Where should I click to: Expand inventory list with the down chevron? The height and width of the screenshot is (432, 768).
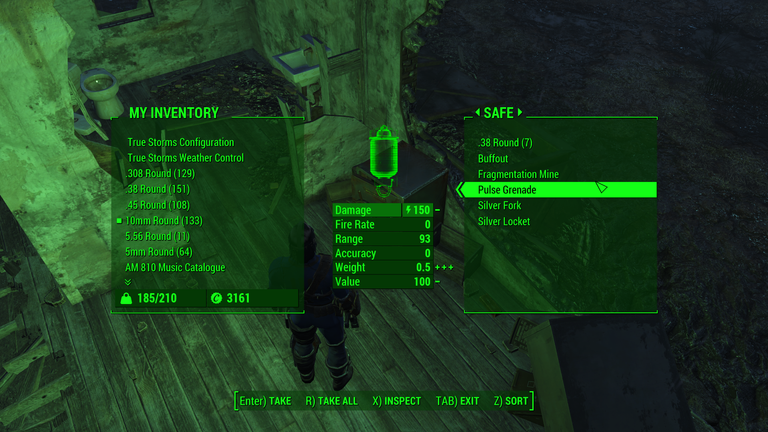tap(127, 282)
